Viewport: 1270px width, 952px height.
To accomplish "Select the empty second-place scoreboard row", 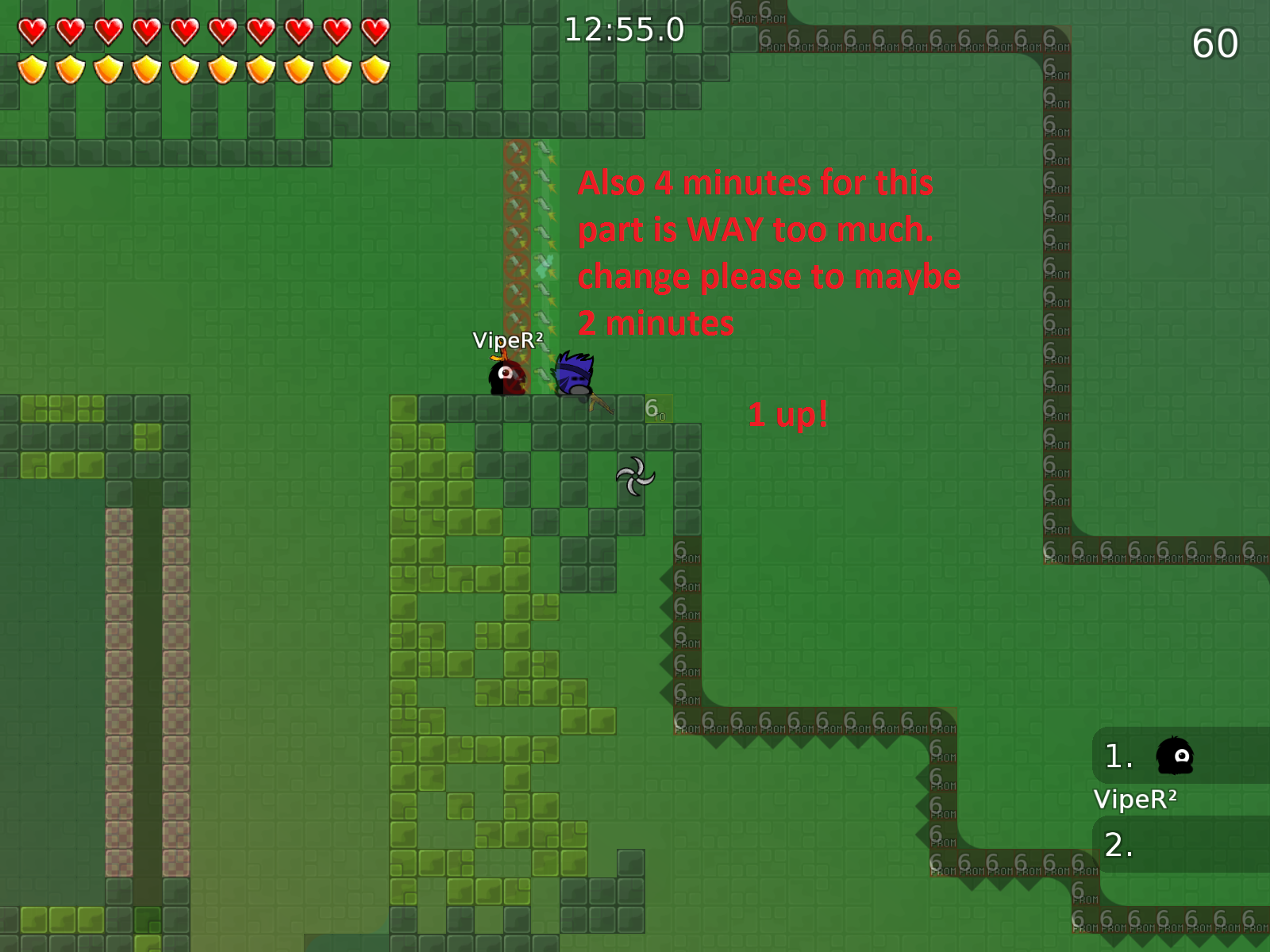I will point(1181,845).
